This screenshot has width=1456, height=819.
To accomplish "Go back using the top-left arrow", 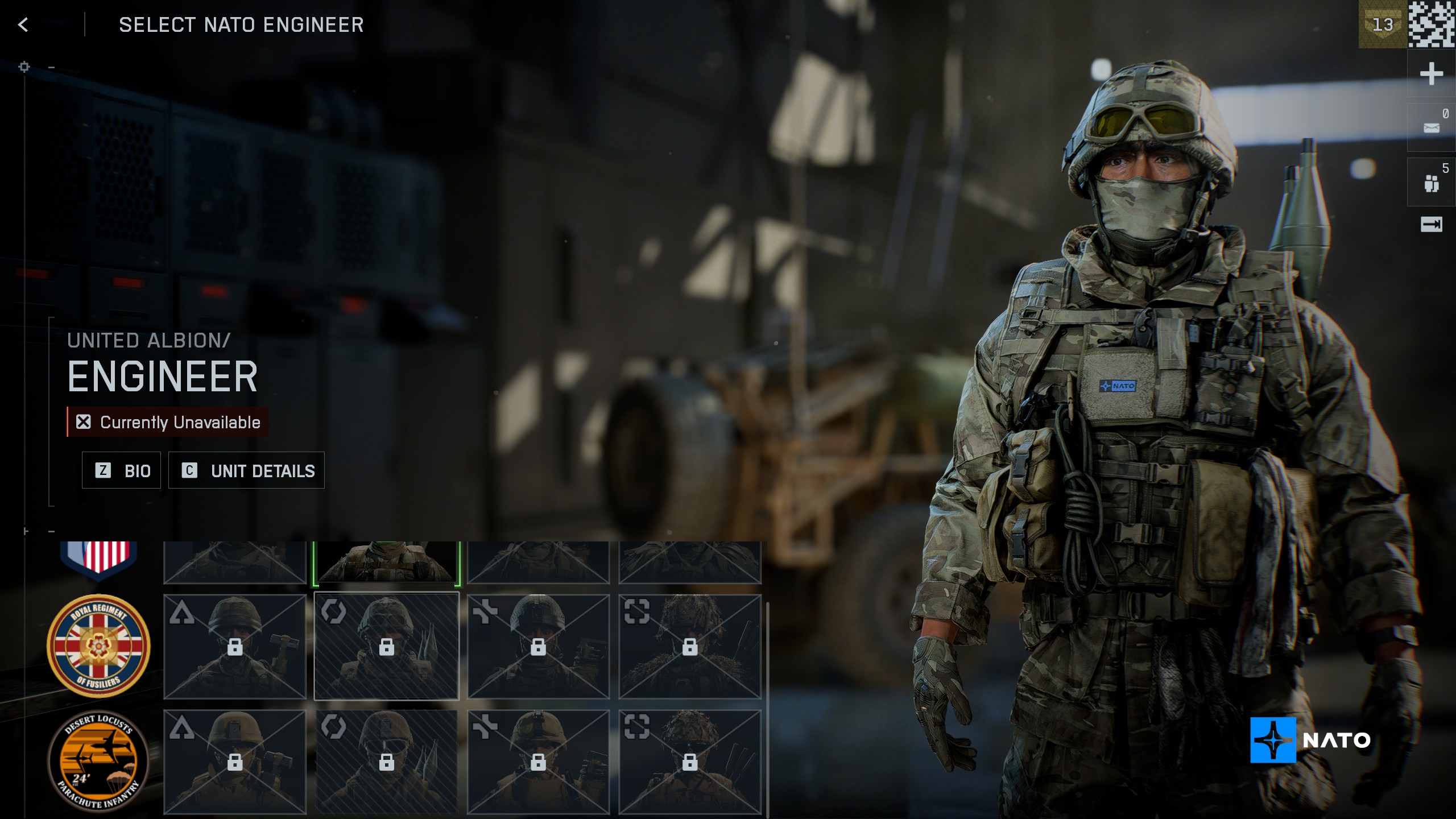I will 23,25.
